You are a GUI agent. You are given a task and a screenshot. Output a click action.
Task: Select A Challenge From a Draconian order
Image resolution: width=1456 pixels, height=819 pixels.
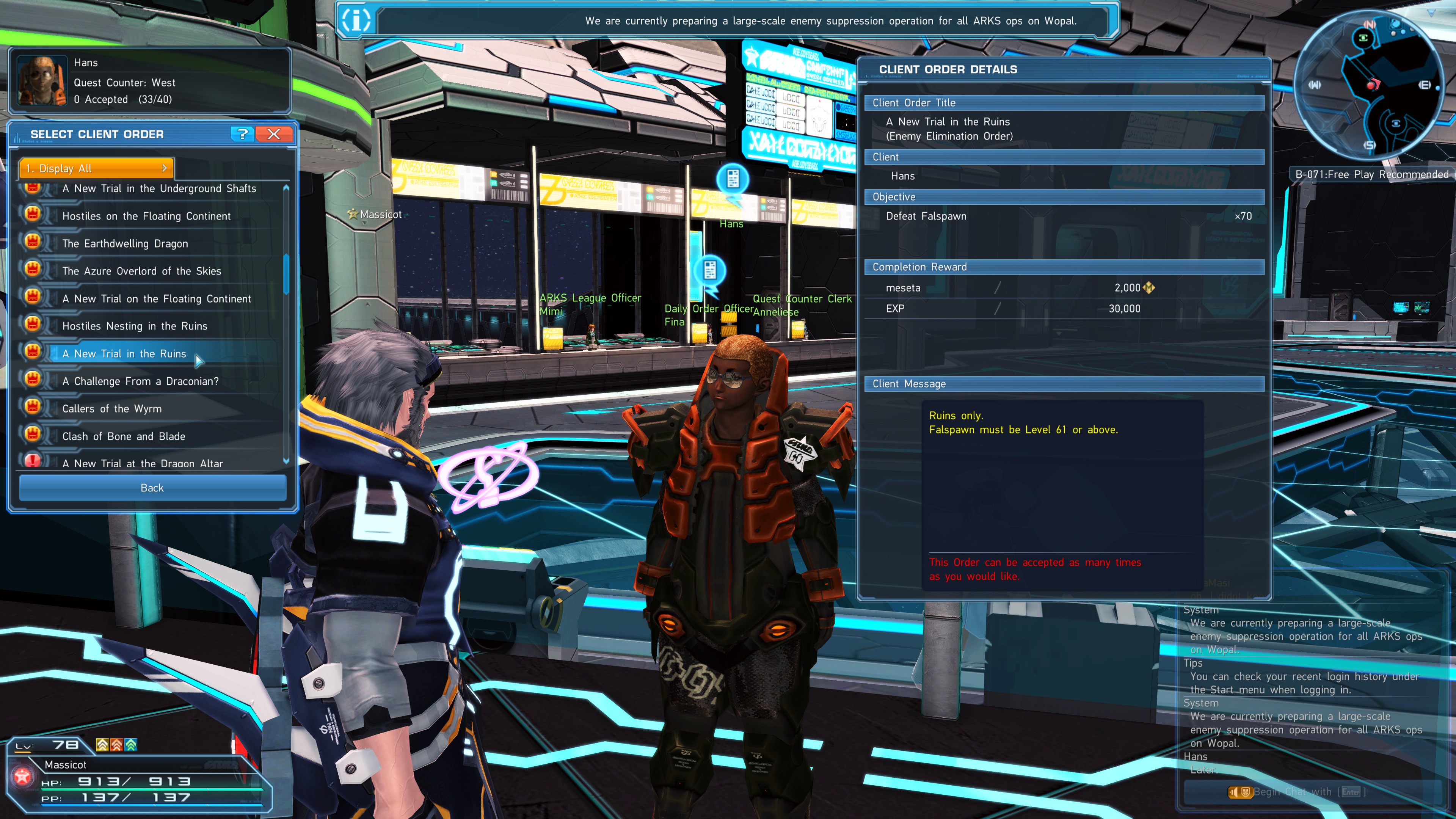[x=141, y=381]
